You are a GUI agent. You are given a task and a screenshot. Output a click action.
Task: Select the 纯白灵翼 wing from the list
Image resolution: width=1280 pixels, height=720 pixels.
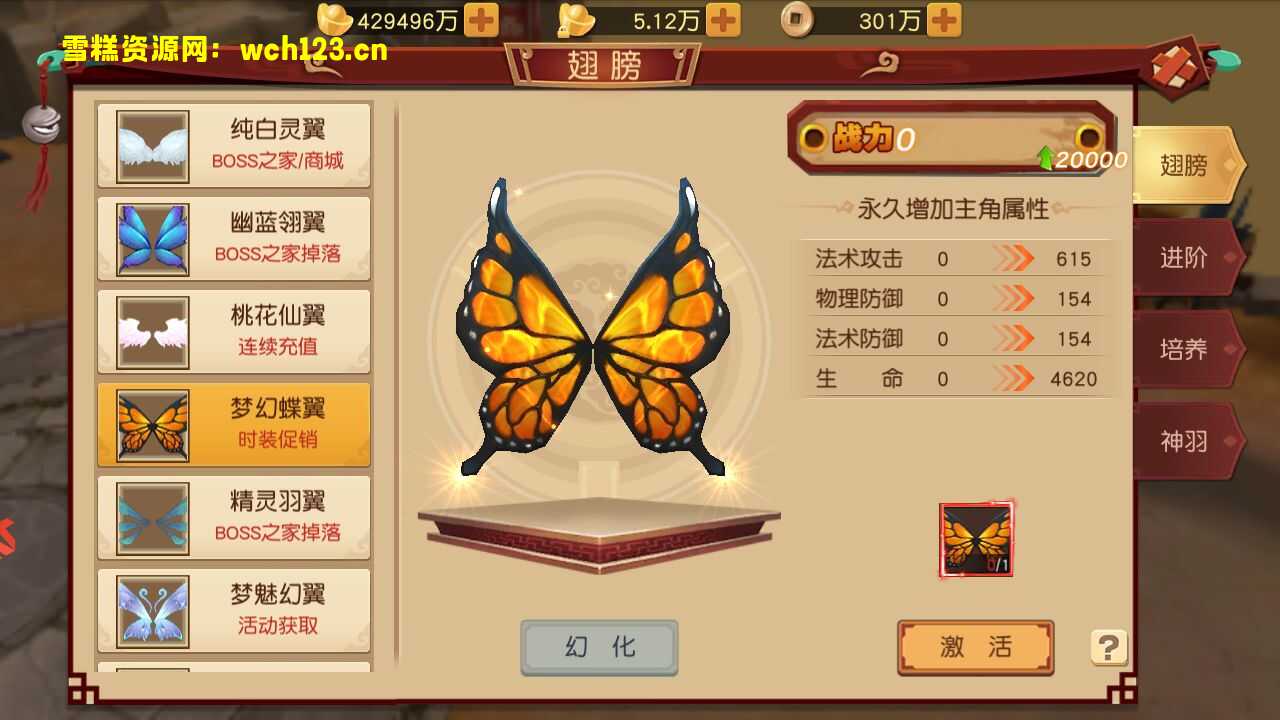pyautogui.click(x=233, y=142)
